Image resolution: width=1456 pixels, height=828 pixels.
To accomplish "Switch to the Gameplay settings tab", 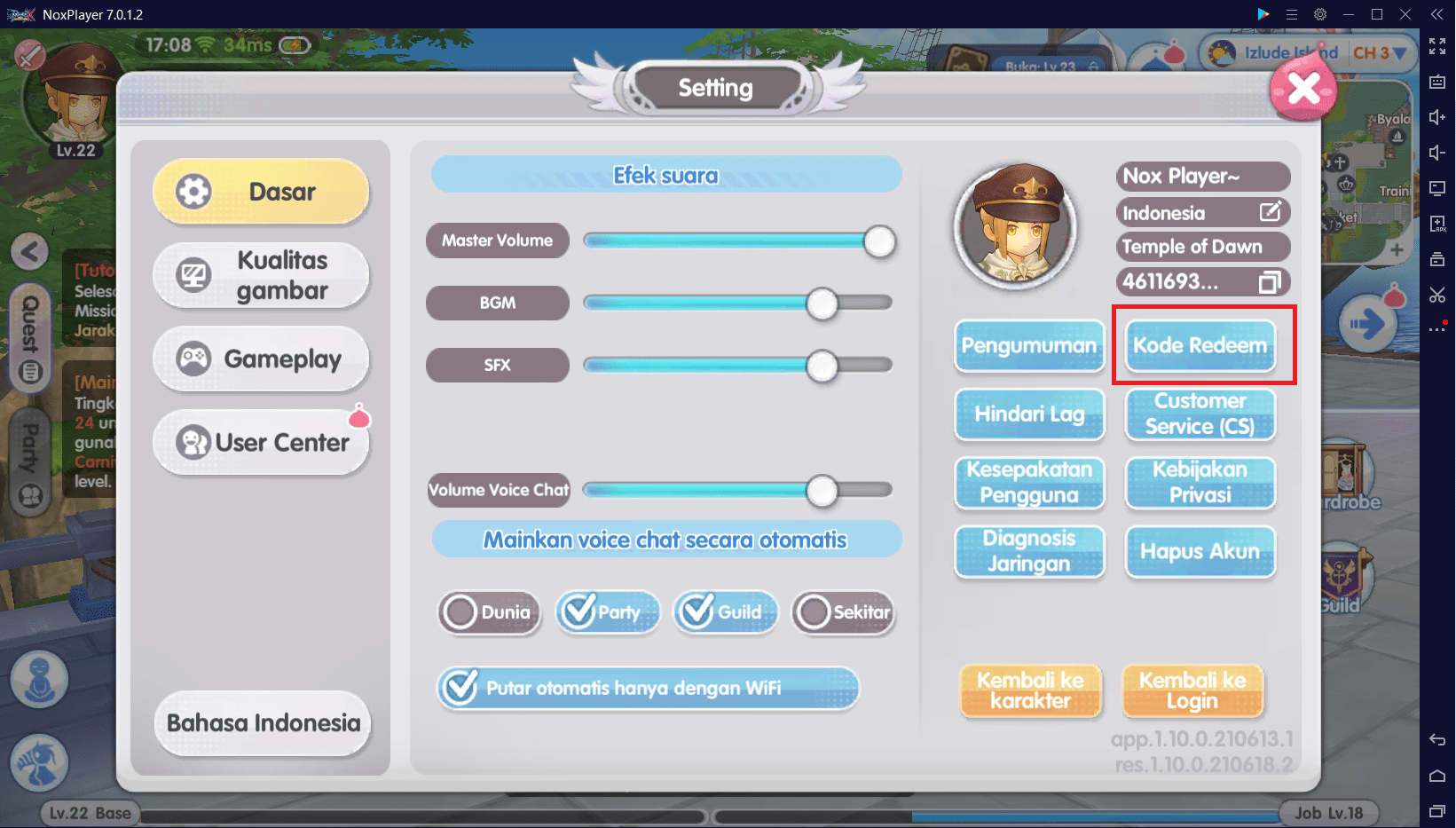I will (260, 359).
